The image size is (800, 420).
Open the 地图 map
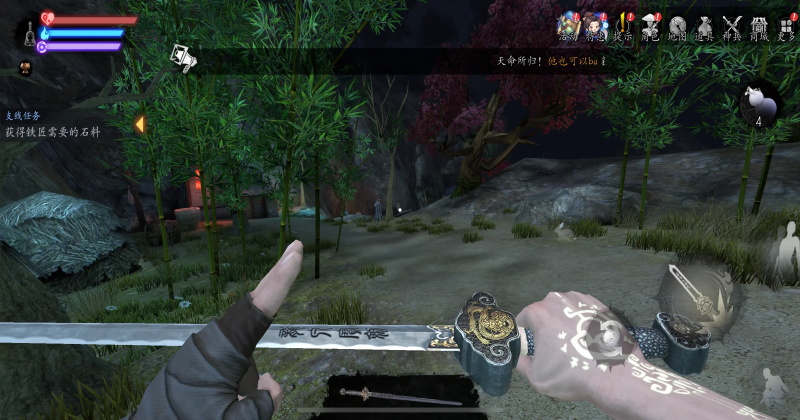[x=678, y=25]
